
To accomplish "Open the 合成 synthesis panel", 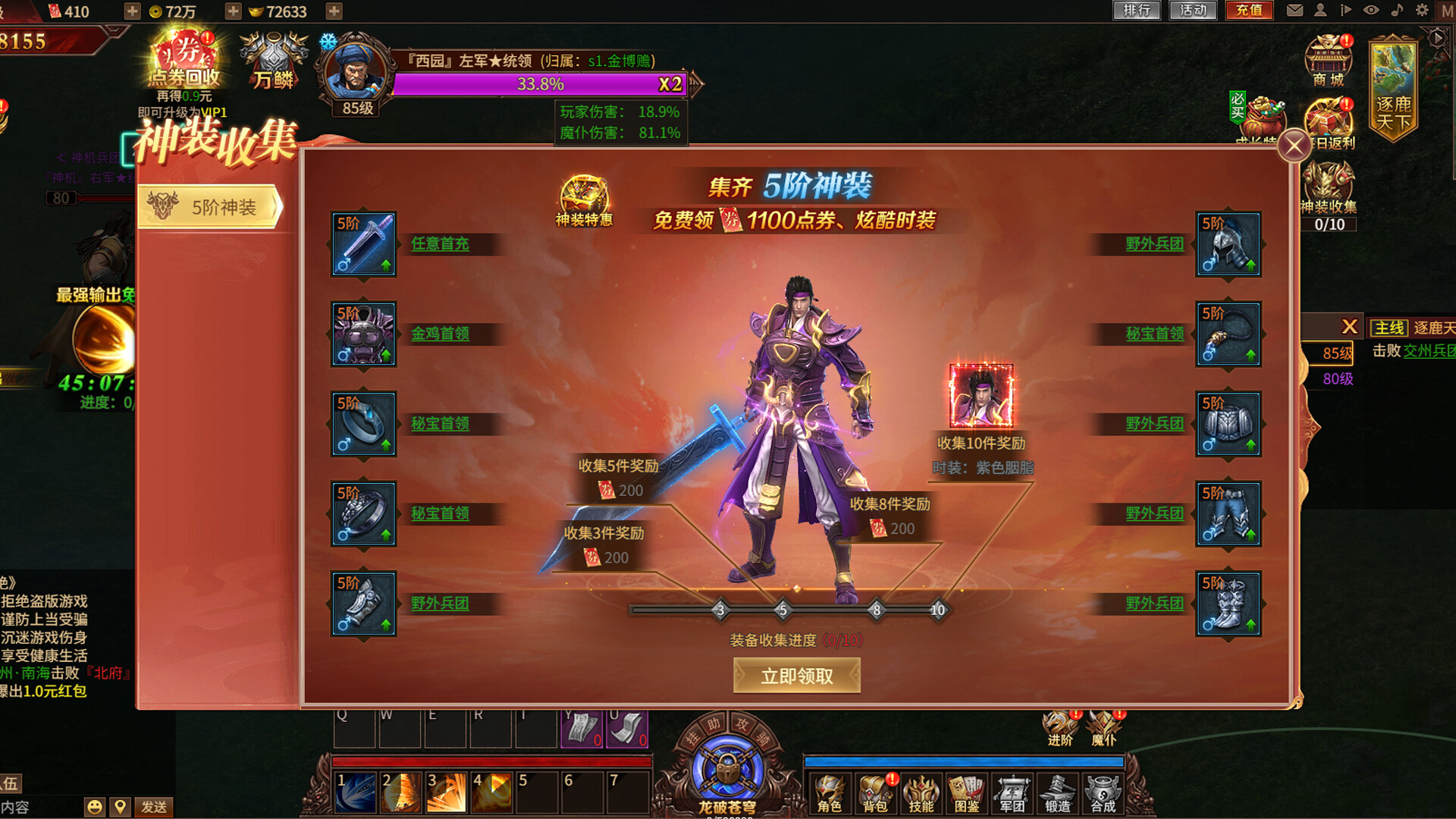I will pos(1103,792).
